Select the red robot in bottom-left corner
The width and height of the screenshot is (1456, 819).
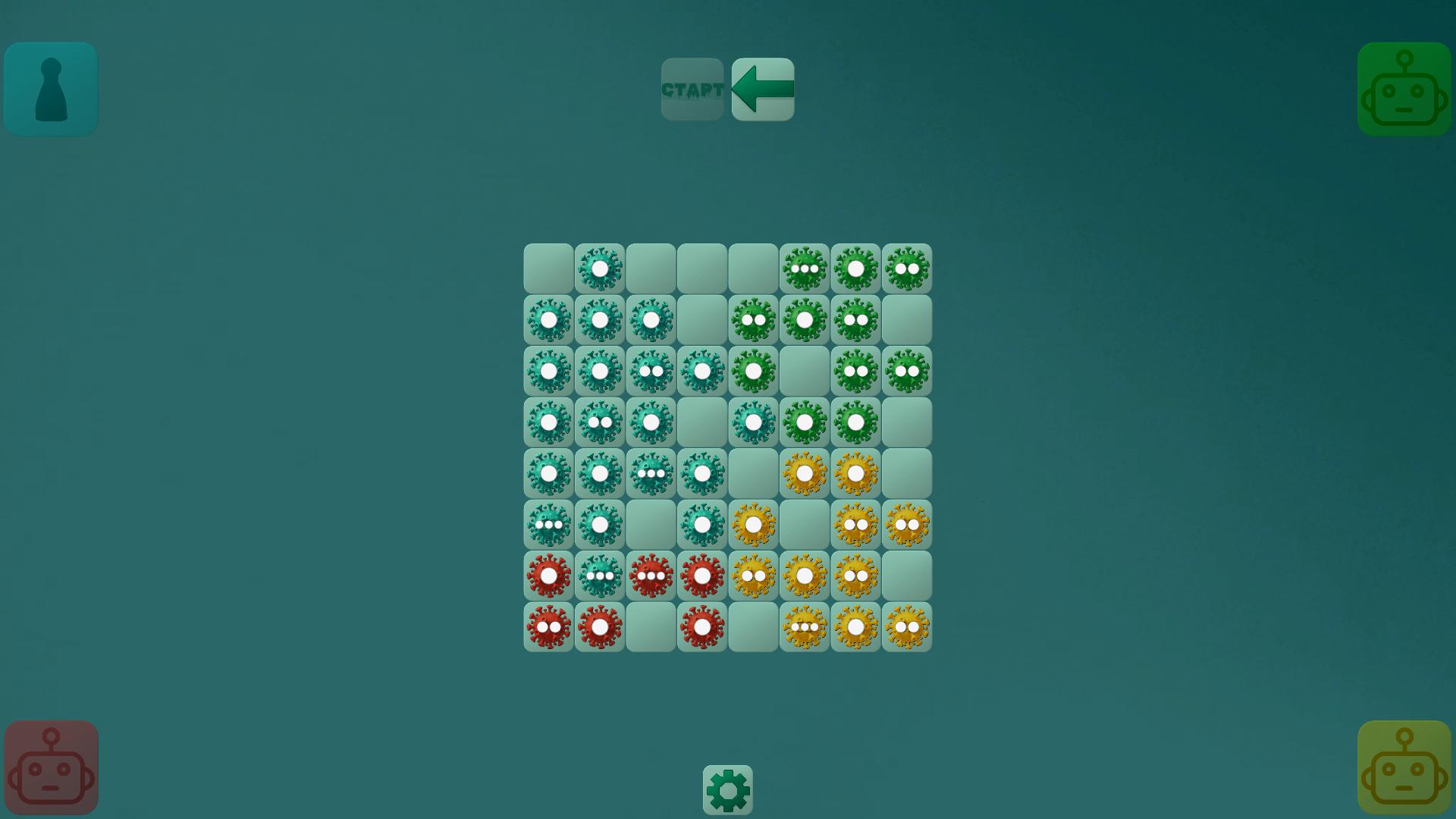coord(50,766)
